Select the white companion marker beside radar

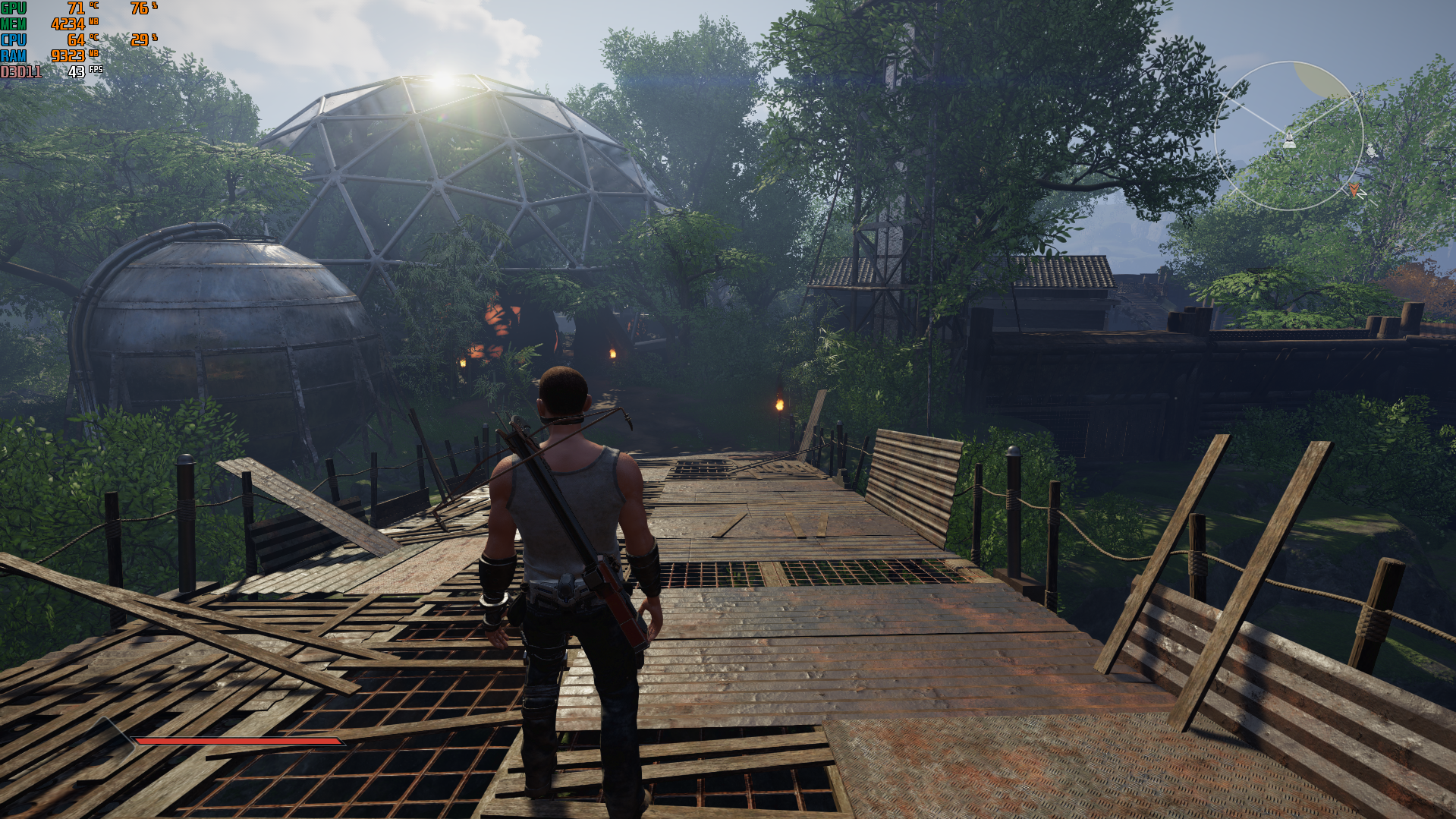(1372, 150)
